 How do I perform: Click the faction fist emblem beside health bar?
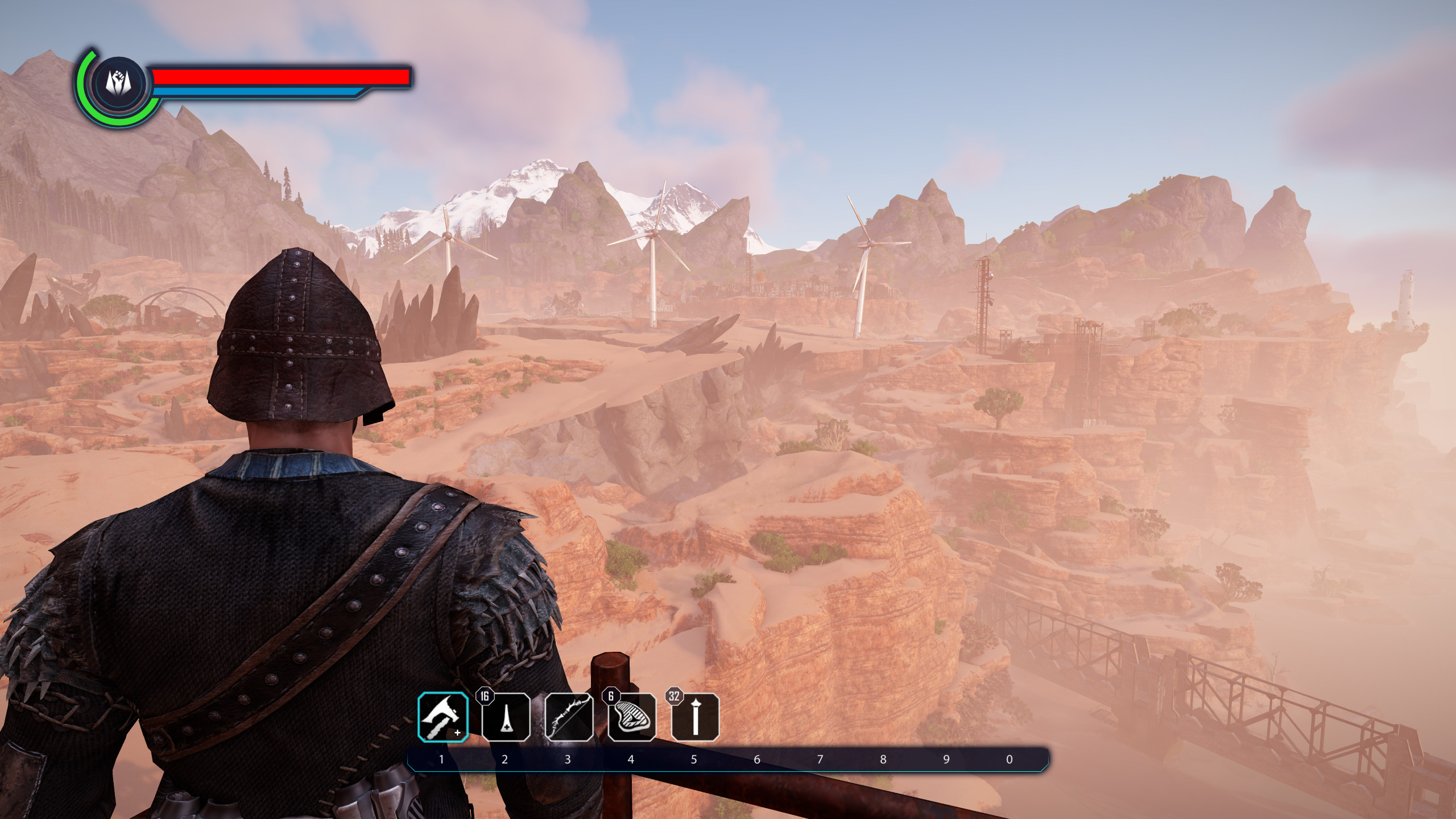point(118,84)
